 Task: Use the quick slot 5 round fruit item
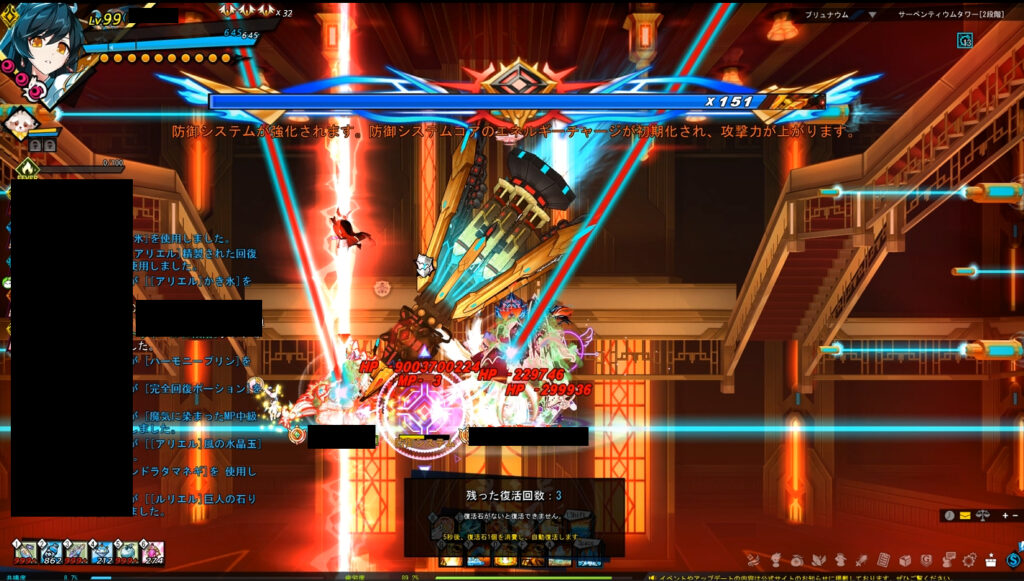(127, 552)
